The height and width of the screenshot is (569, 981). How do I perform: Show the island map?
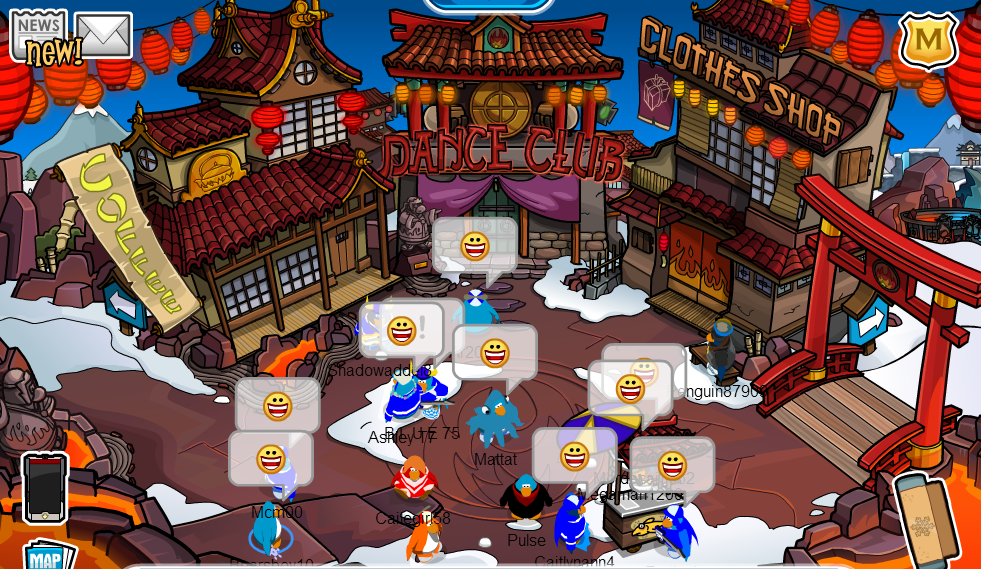coord(48,554)
